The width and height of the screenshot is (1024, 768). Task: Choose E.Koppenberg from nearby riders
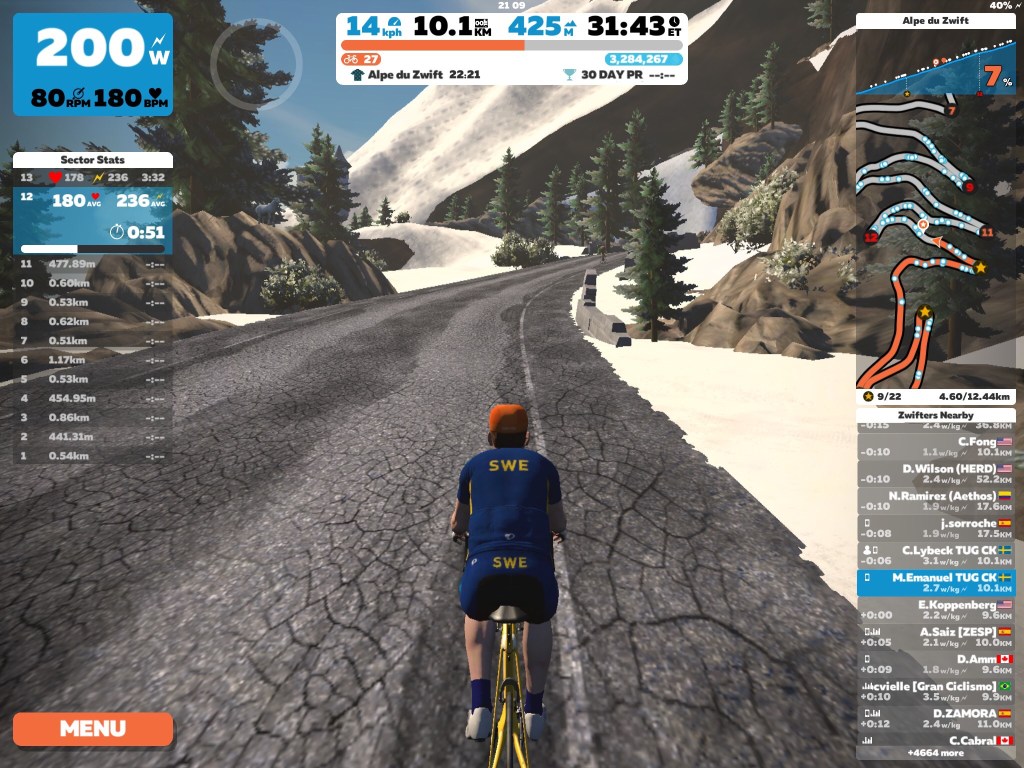point(935,609)
